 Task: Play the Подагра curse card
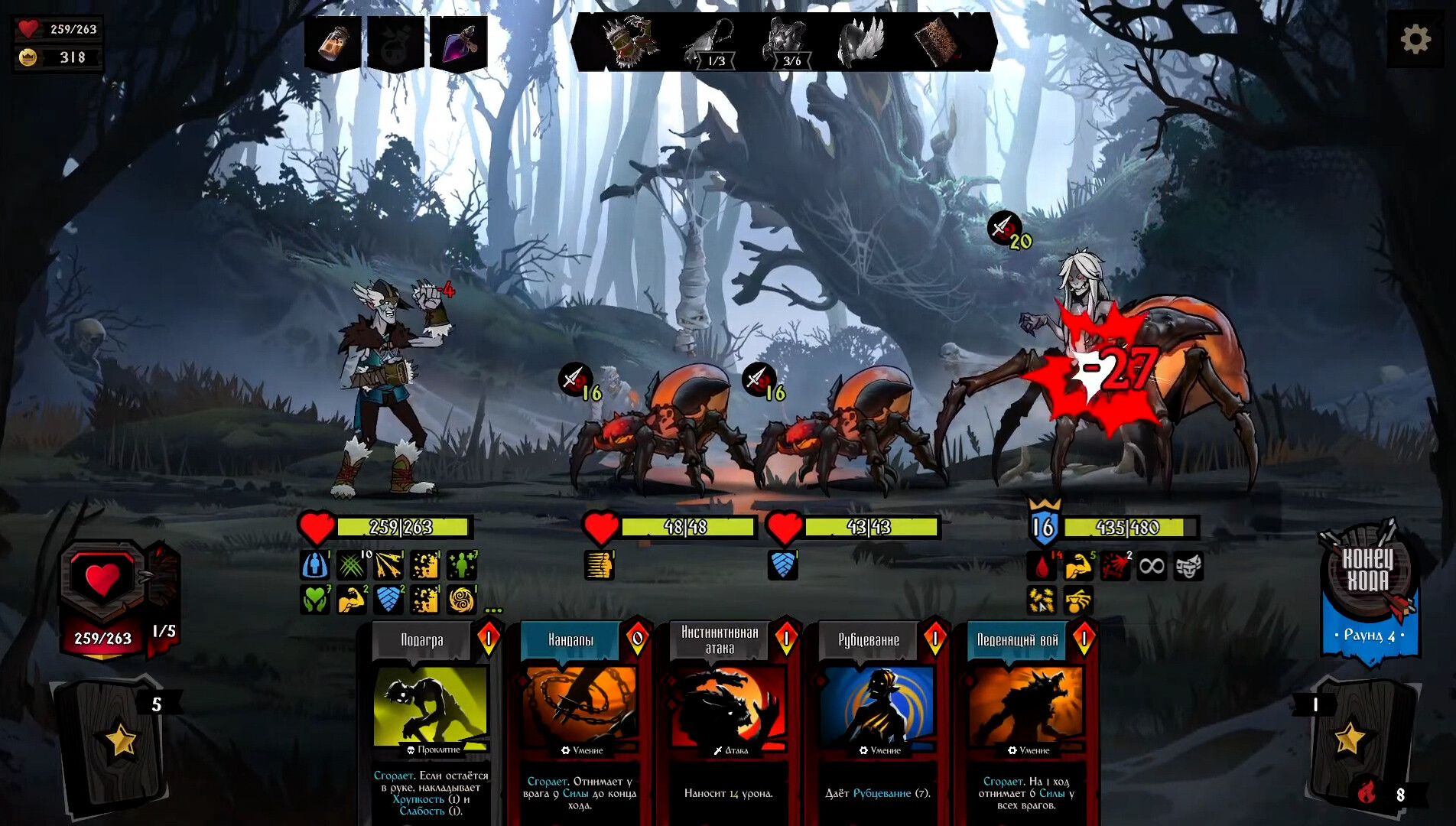pyautogui.click(x=431, y=719)
